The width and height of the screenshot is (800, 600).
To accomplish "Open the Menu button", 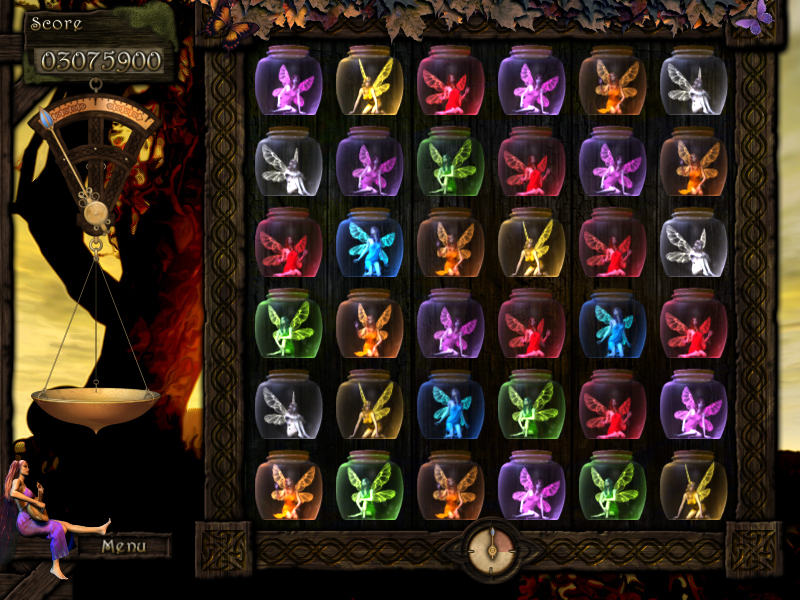I will tap(124, 546).
